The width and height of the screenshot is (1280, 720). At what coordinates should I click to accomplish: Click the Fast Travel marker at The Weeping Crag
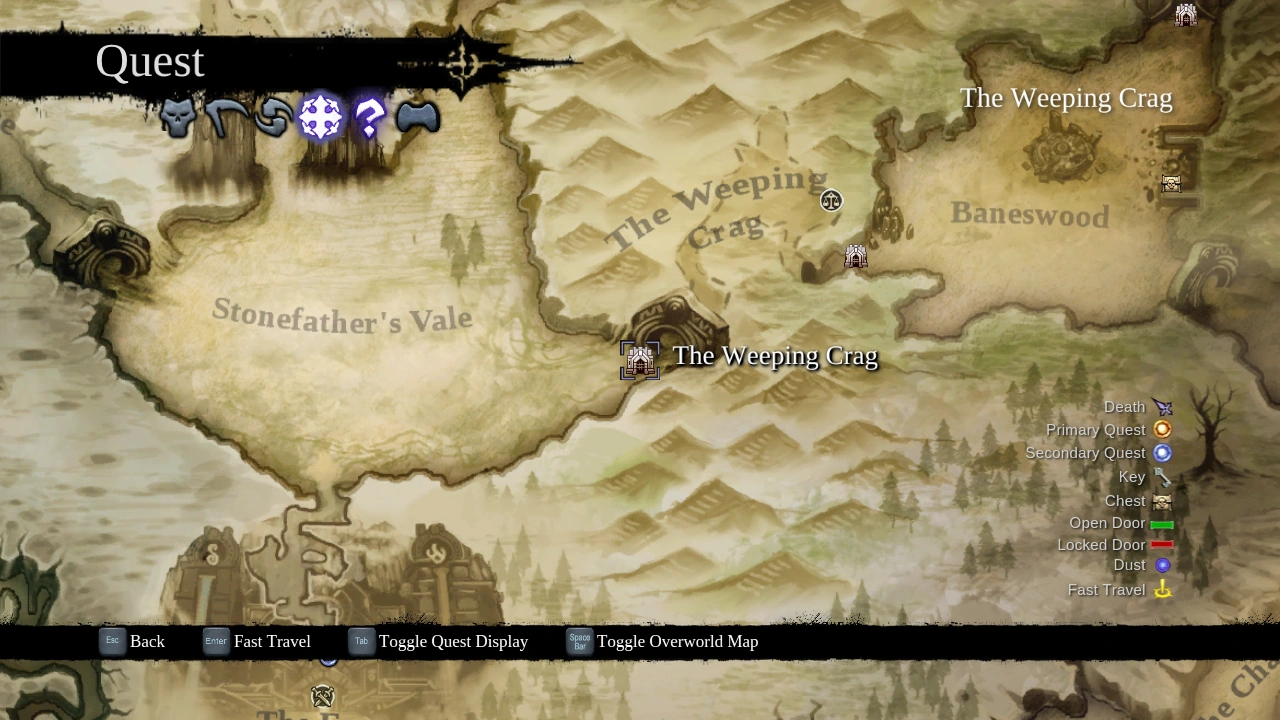(x=640, y=359)
